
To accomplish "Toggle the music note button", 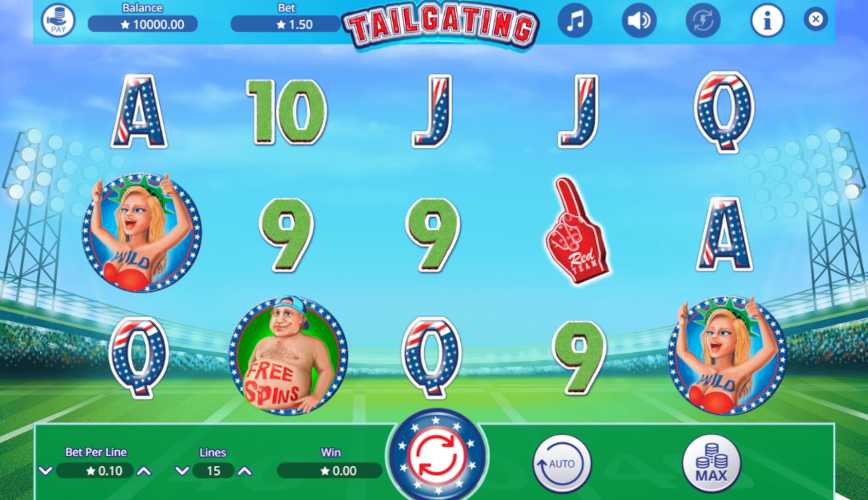I will pos(574,20).
